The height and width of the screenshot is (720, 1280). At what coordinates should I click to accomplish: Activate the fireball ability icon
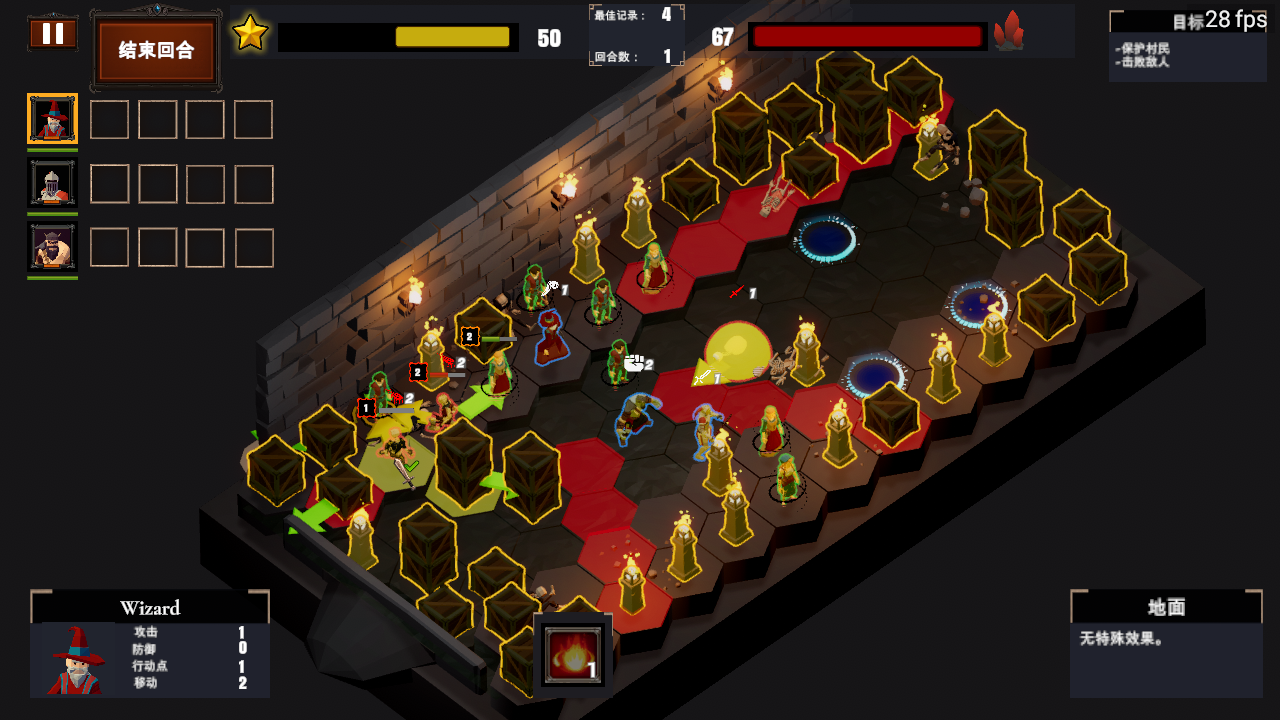573,655
